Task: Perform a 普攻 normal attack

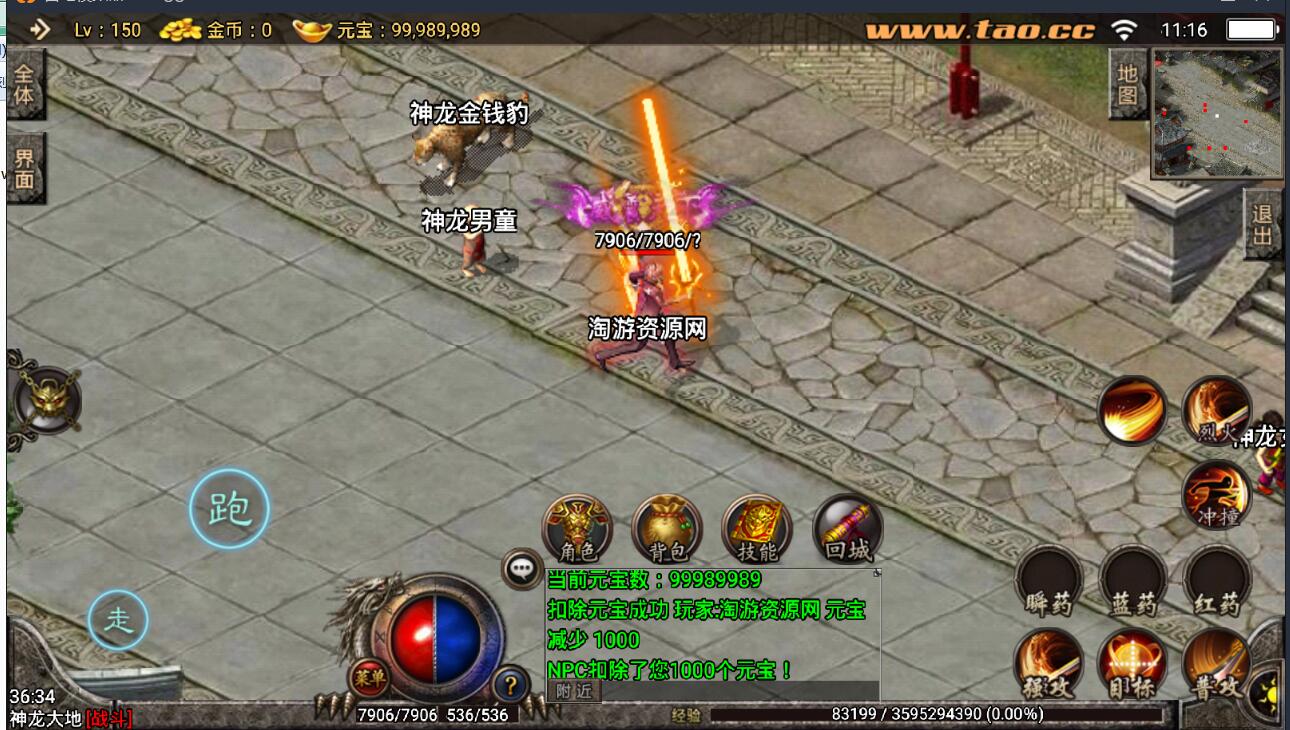Action: 1216,663
